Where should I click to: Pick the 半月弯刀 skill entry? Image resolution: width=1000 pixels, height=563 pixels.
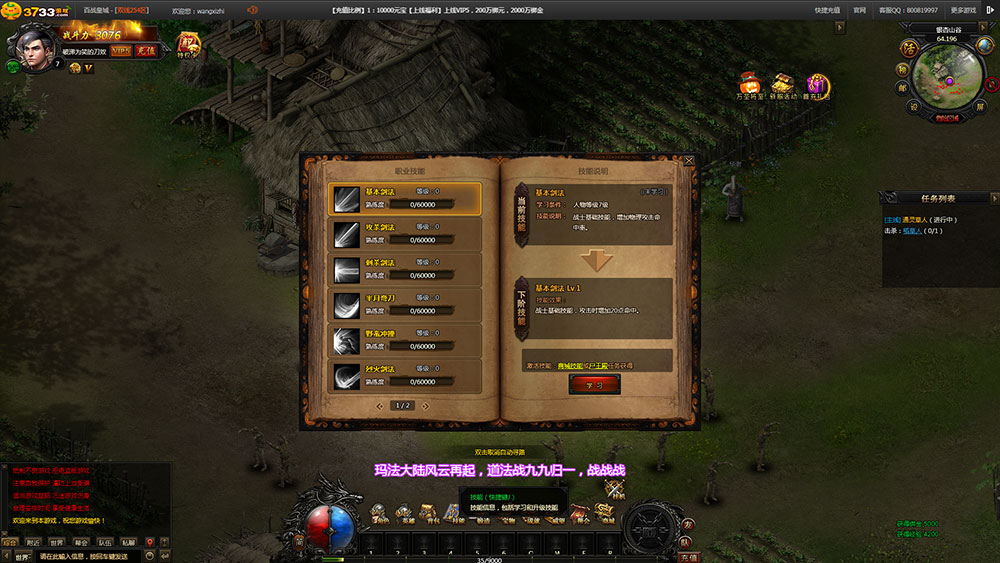tap(405, 304)
